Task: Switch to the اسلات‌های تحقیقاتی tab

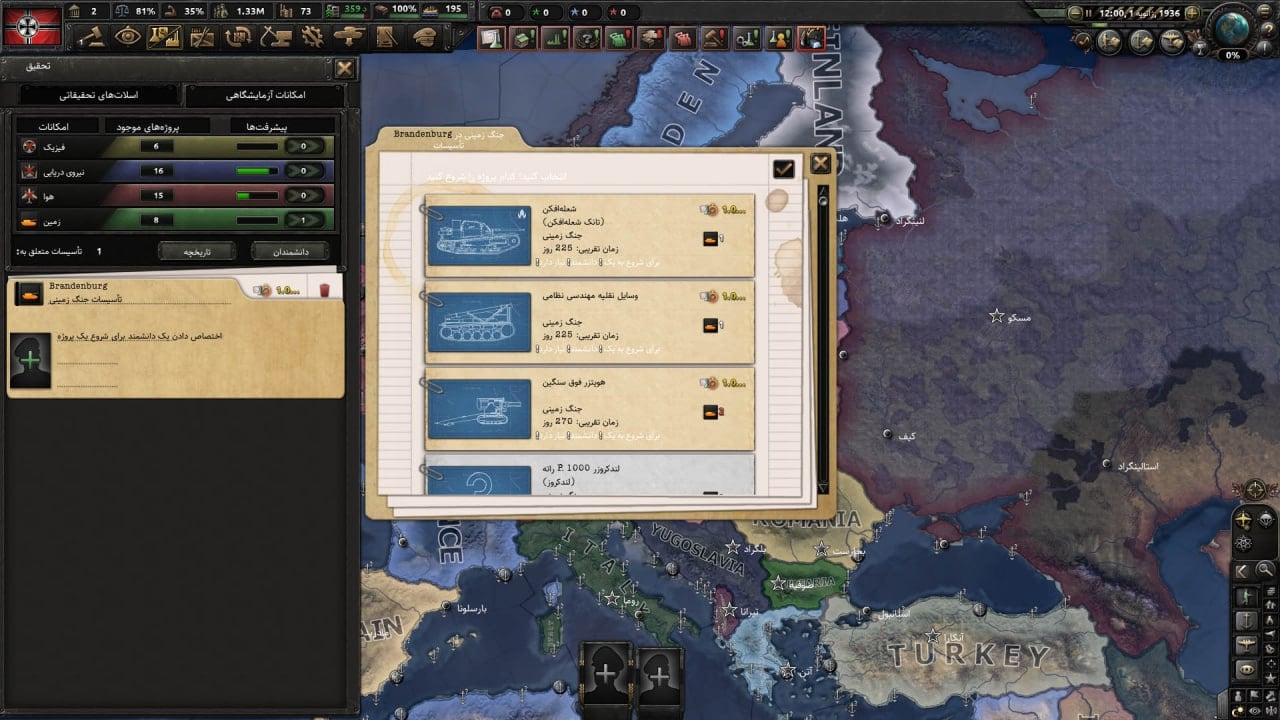Action: [98, 95]
